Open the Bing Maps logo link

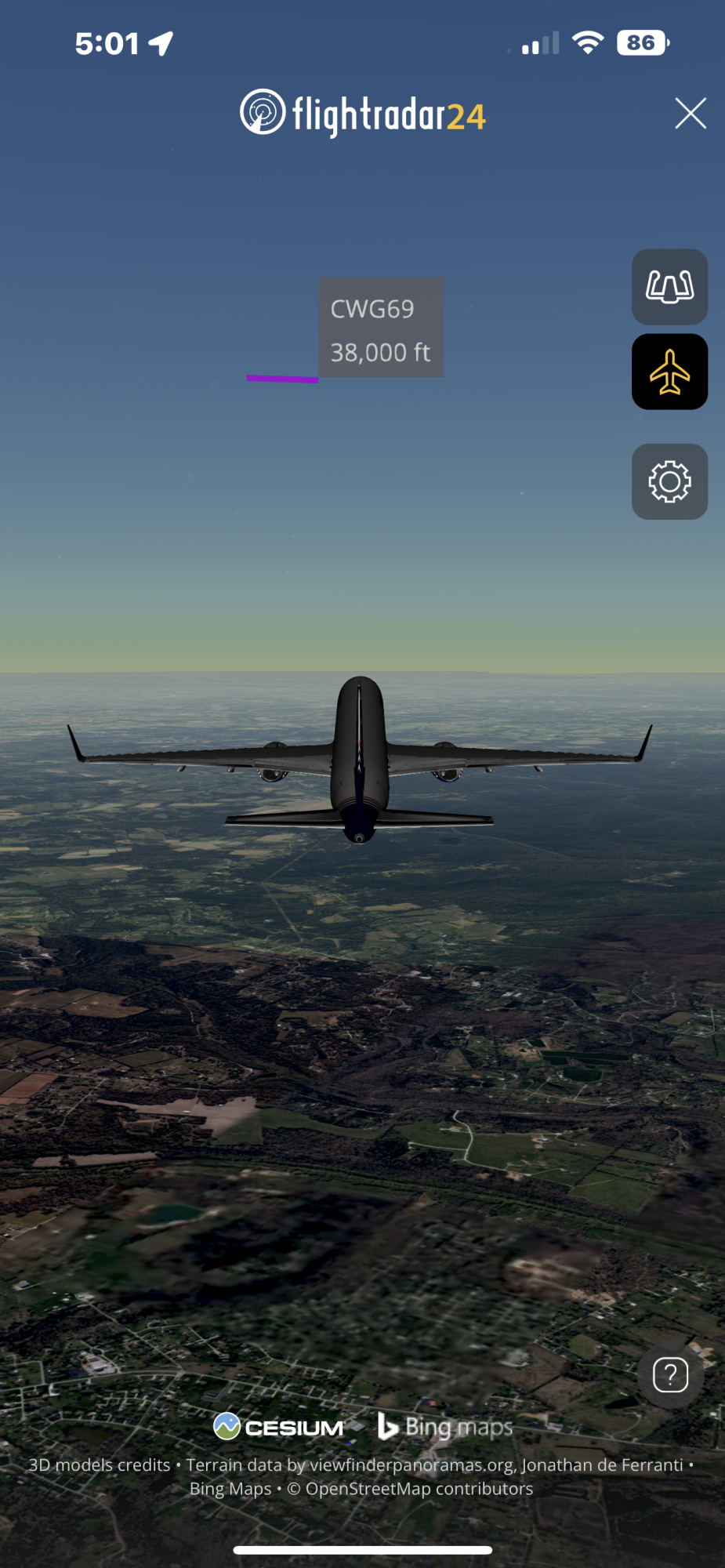click(x=445, y=1427)
